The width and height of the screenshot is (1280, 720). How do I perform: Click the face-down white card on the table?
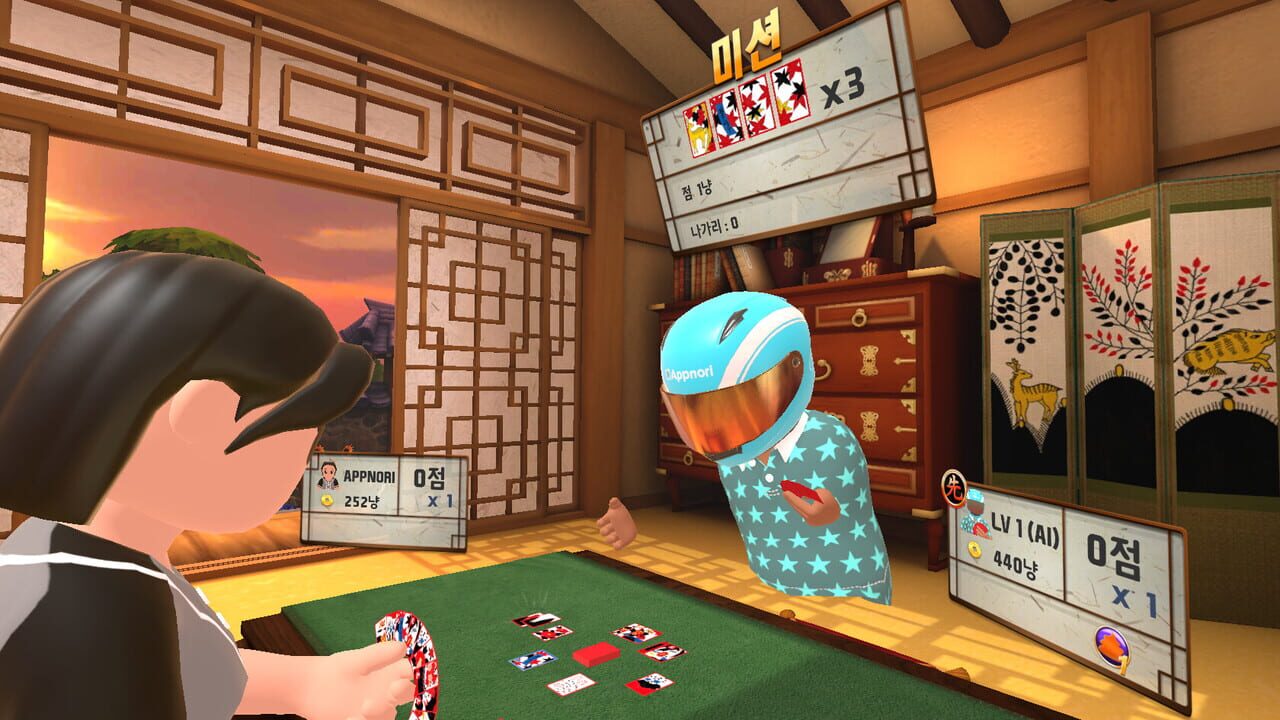point(572,686)
